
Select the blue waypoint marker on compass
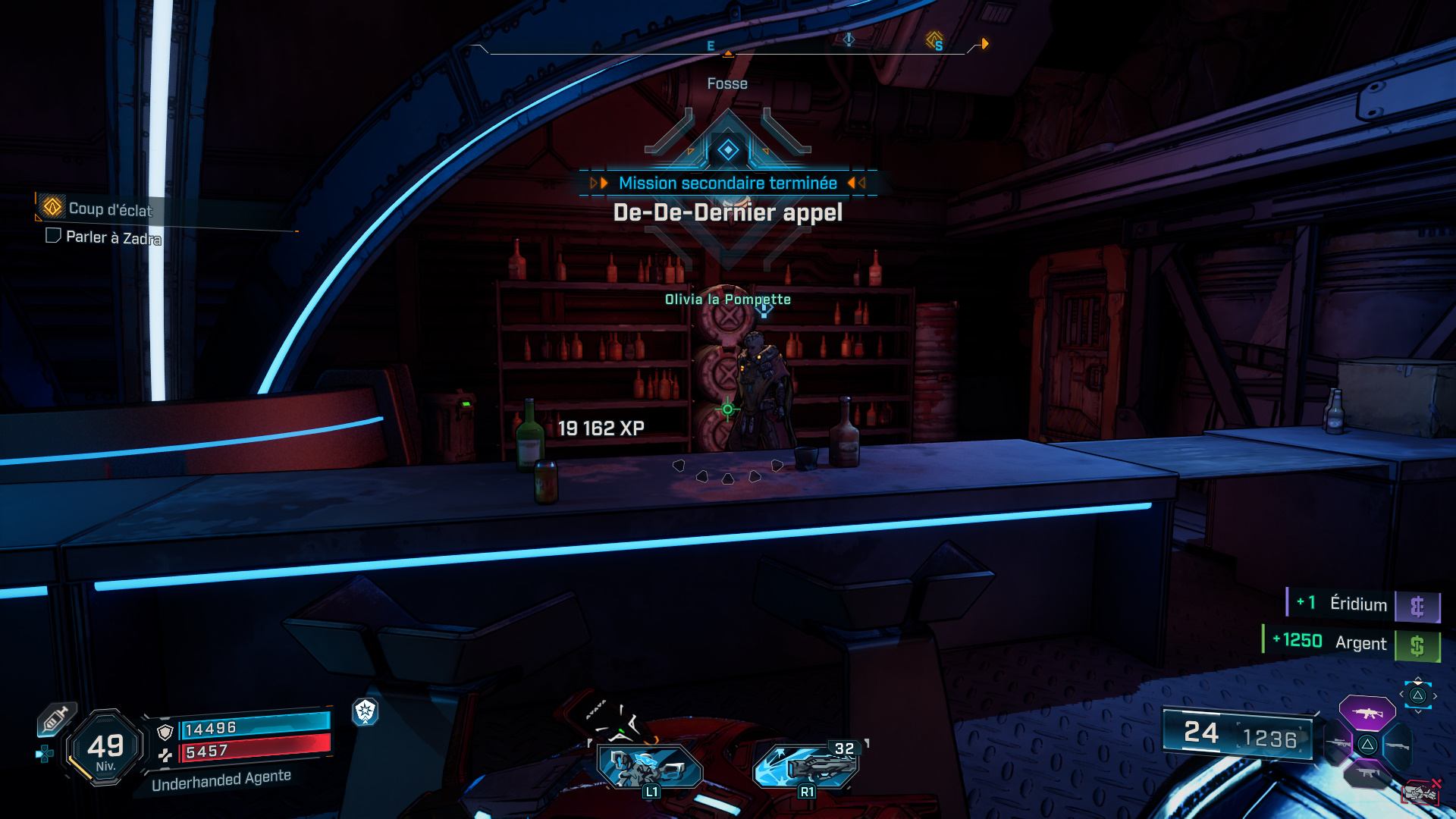click(x=849, y=39)
